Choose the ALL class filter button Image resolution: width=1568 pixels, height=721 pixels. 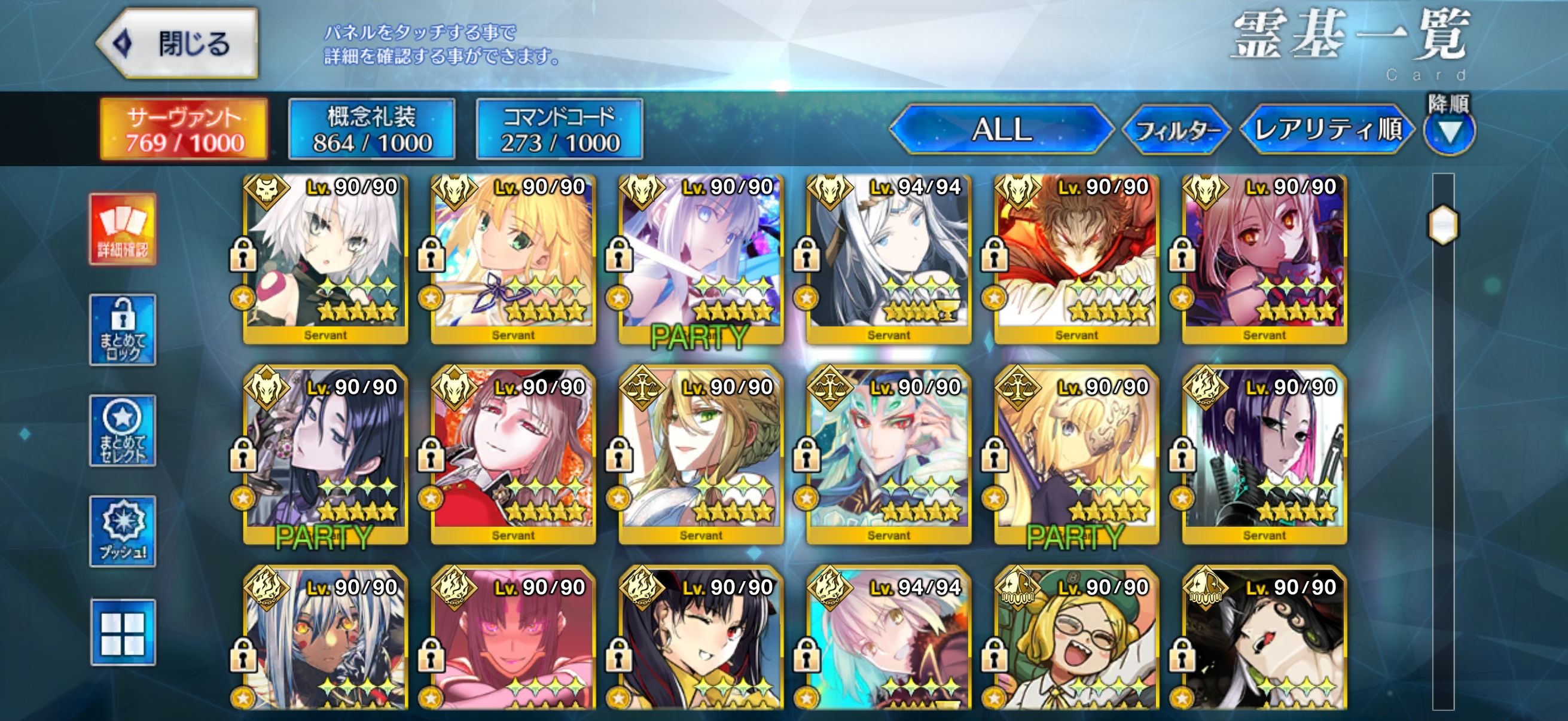(x=1001, y=130)
